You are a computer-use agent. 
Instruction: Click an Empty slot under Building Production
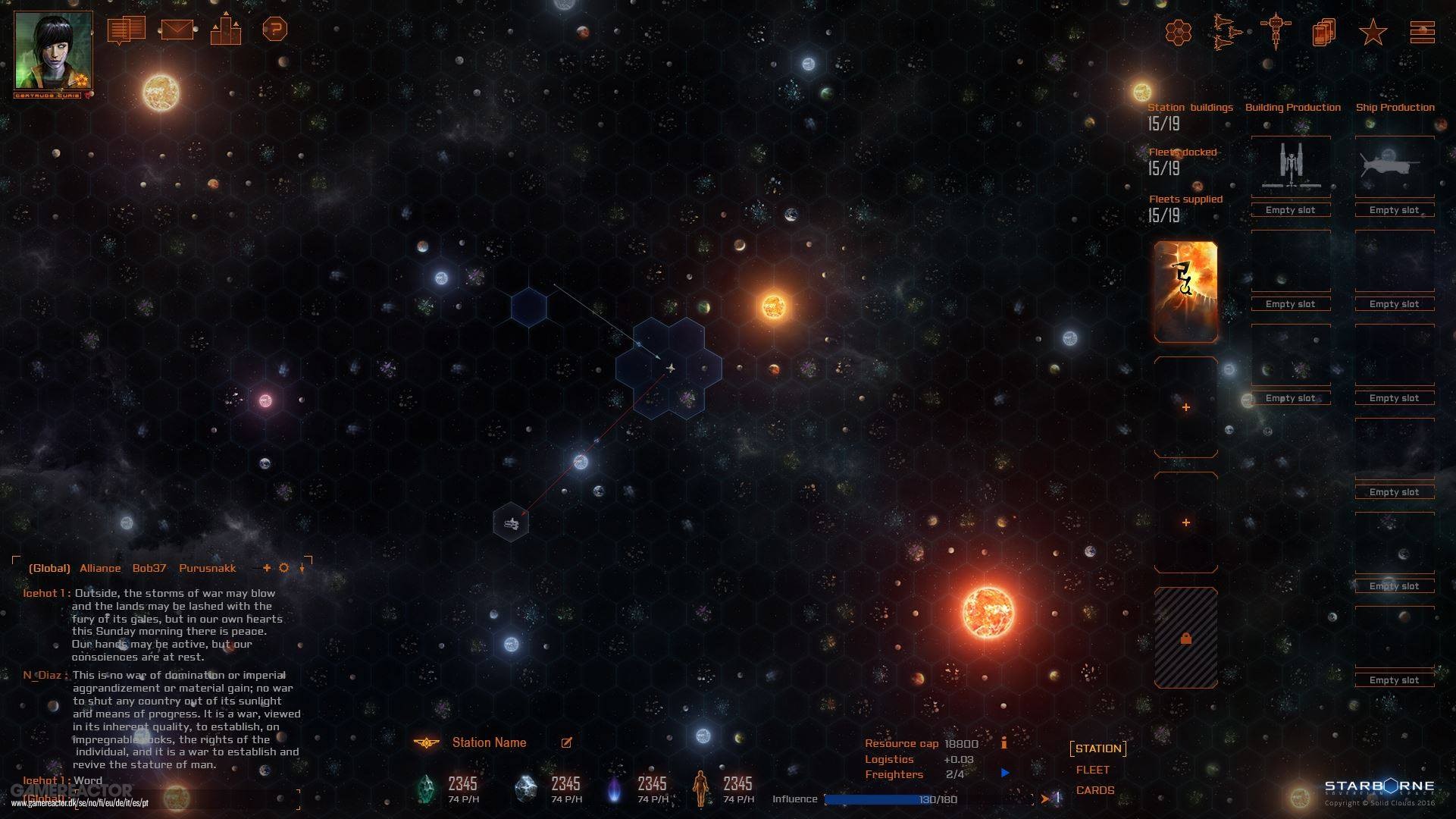click(1291, 209)
